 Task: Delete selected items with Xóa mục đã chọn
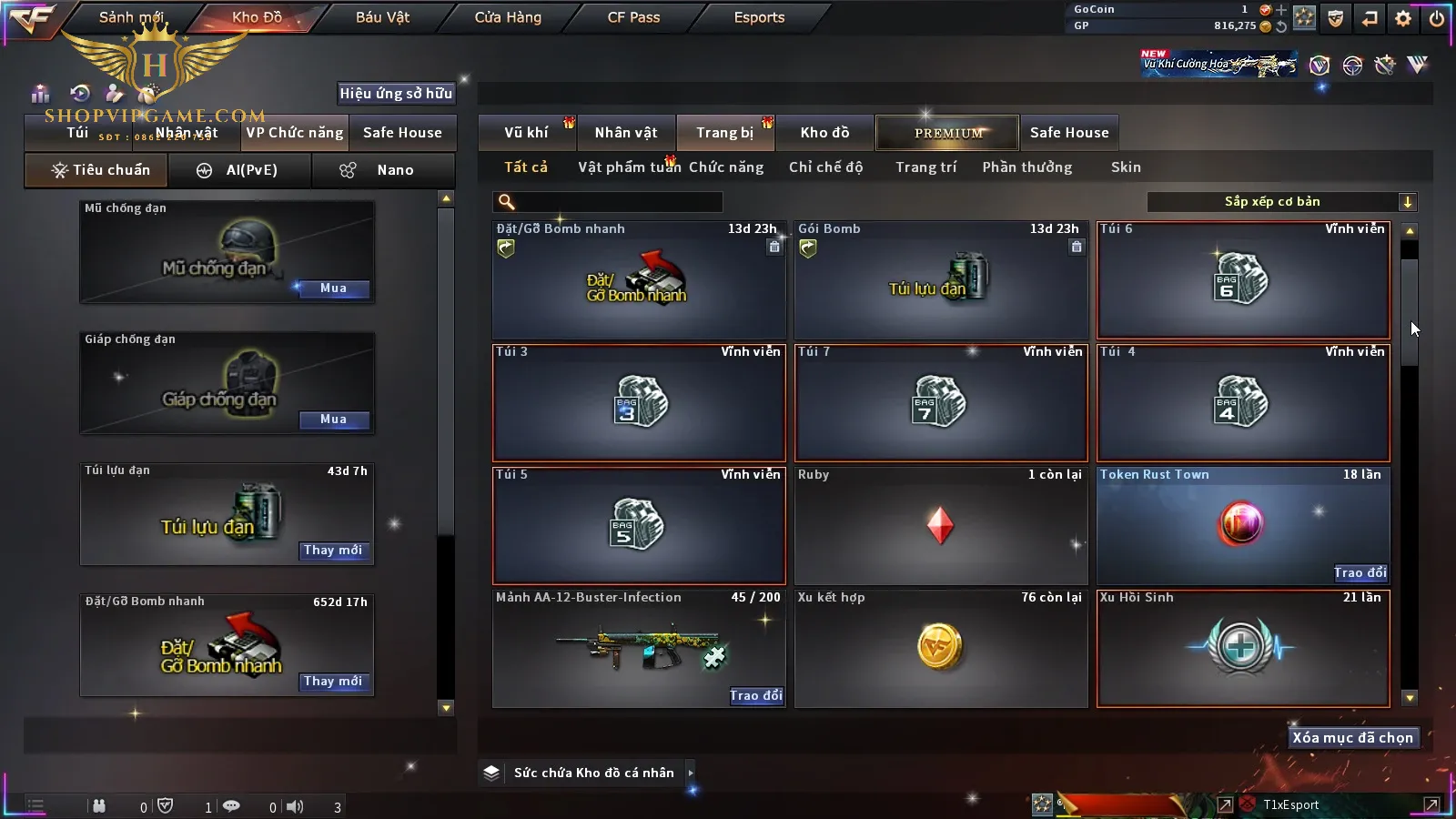1352,738
